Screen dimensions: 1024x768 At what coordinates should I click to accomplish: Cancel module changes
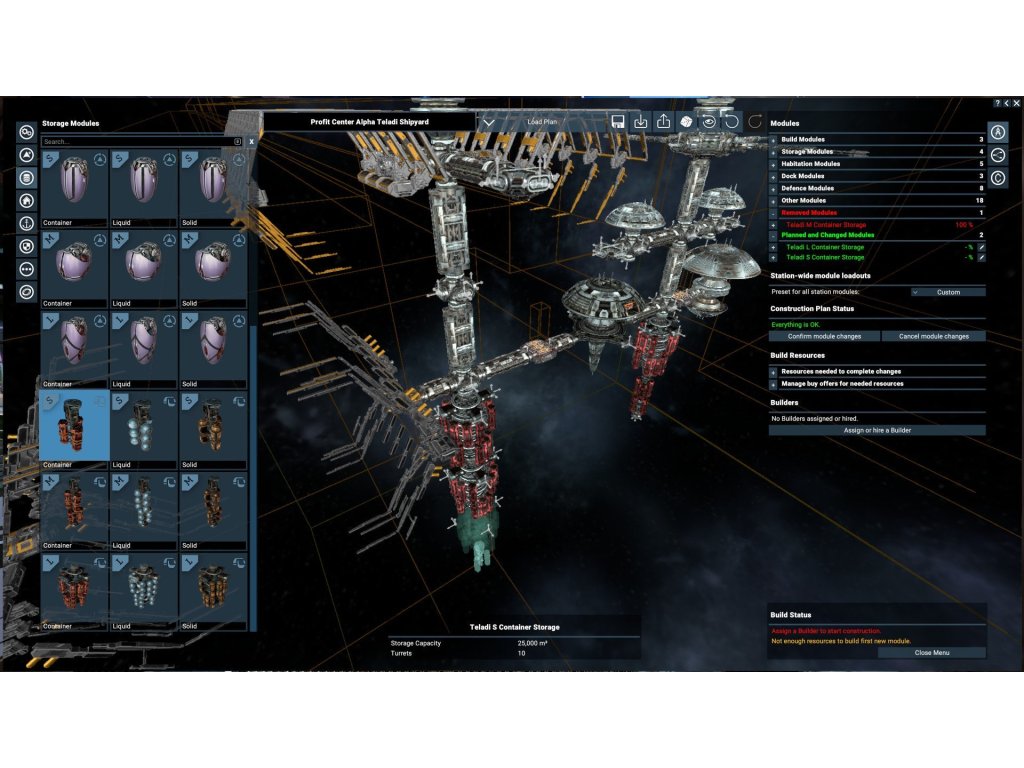933,336
